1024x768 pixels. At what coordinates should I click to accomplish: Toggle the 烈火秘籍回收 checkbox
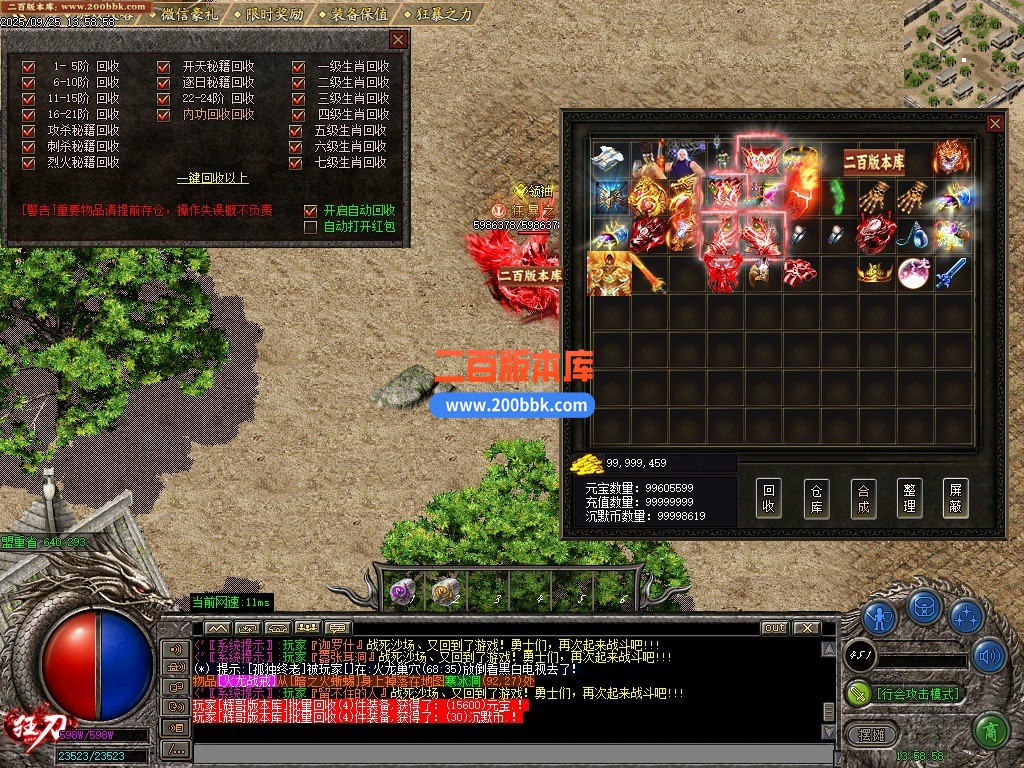(28, 162)
